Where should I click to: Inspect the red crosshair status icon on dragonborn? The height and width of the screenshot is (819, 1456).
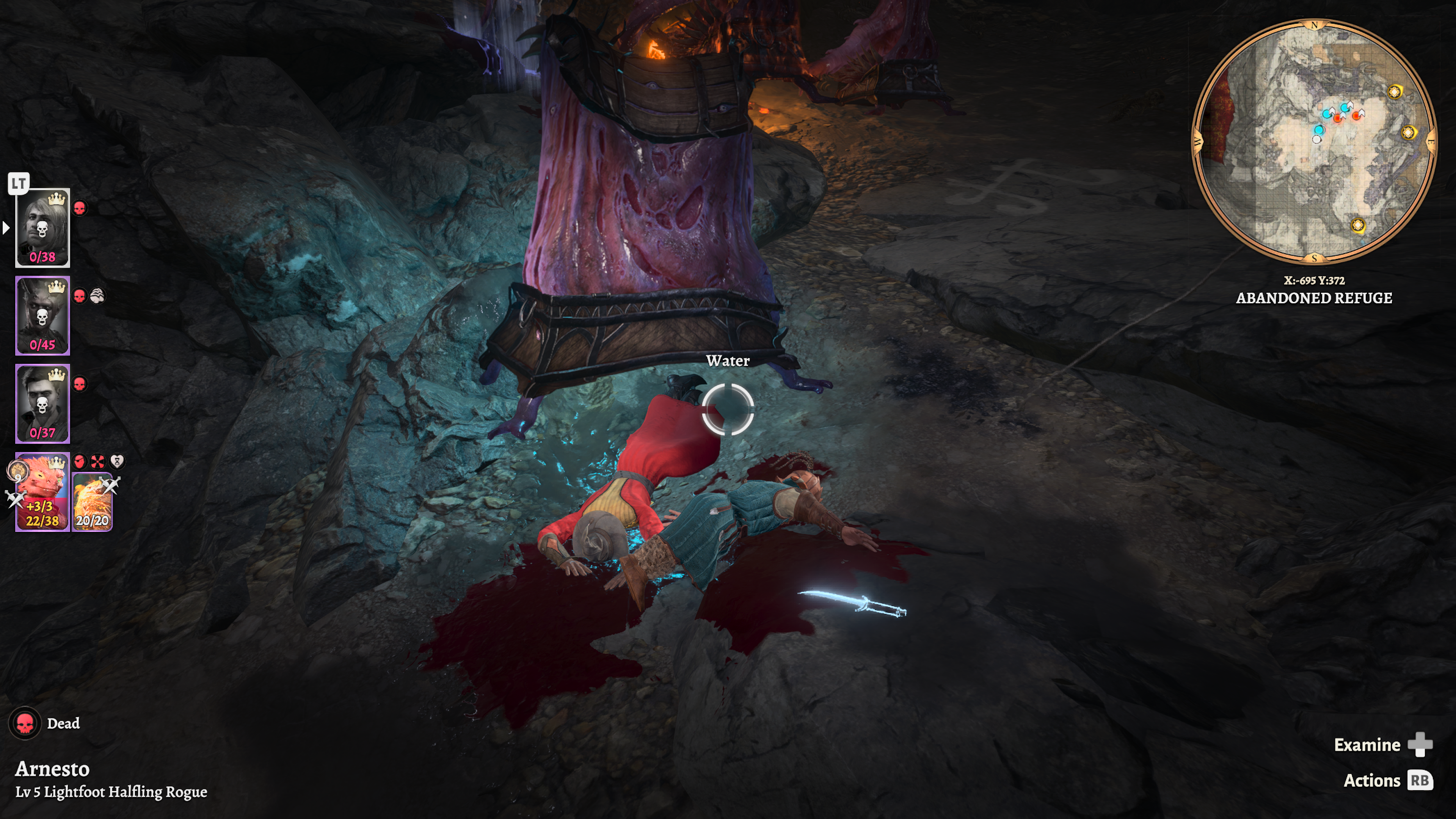pos(98,462)
